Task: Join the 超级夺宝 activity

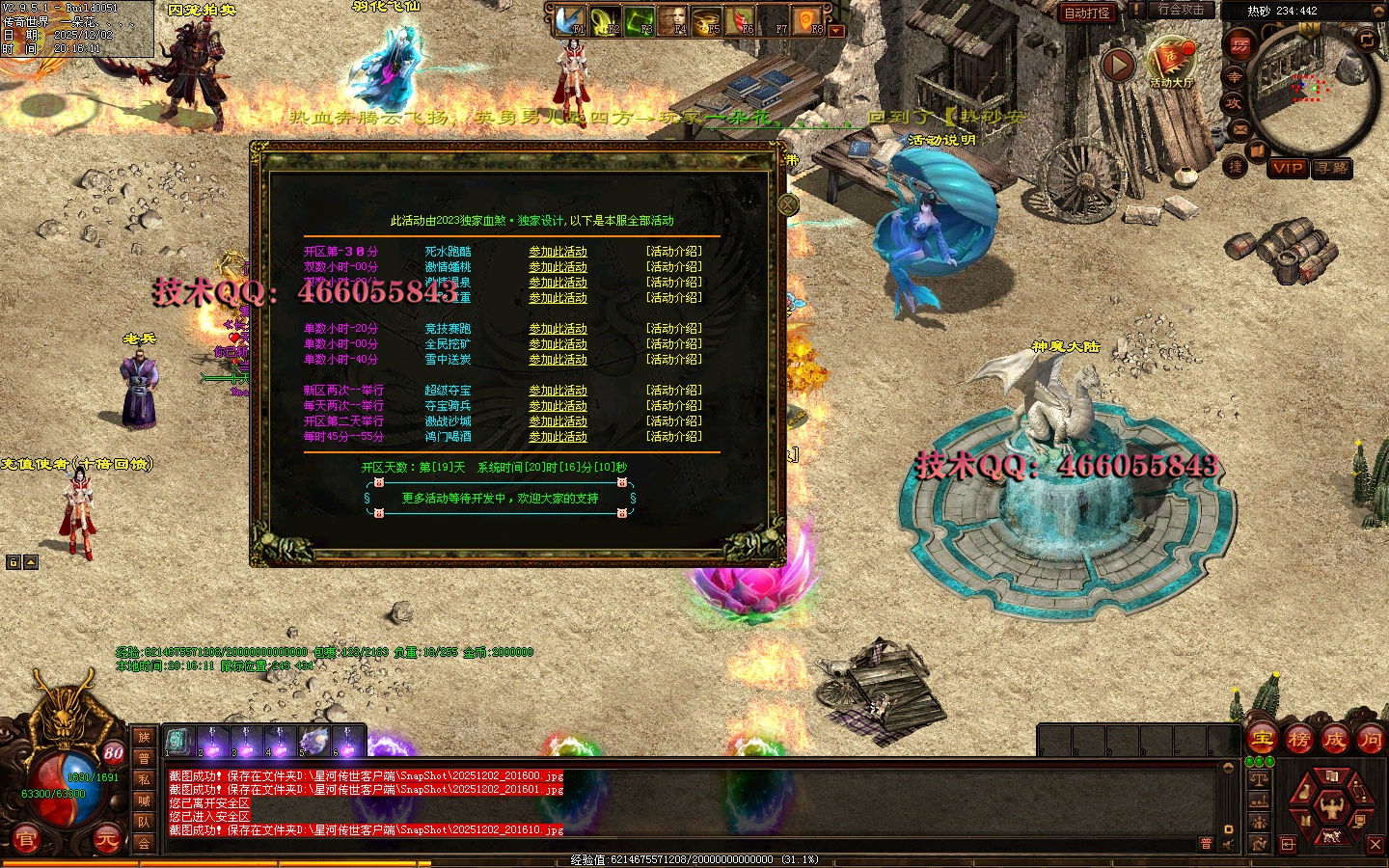Action: point(558,391)
